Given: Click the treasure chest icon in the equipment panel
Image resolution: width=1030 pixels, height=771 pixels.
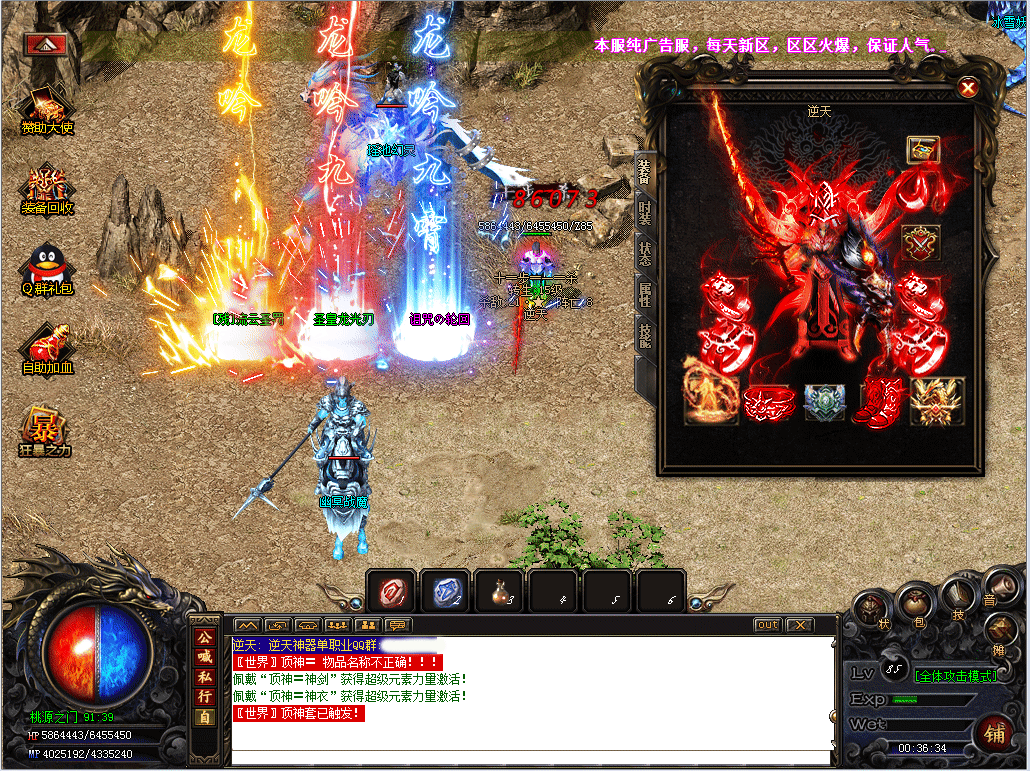Looking at the screenshot, I should pyautogui.click(x=923, y=150).
